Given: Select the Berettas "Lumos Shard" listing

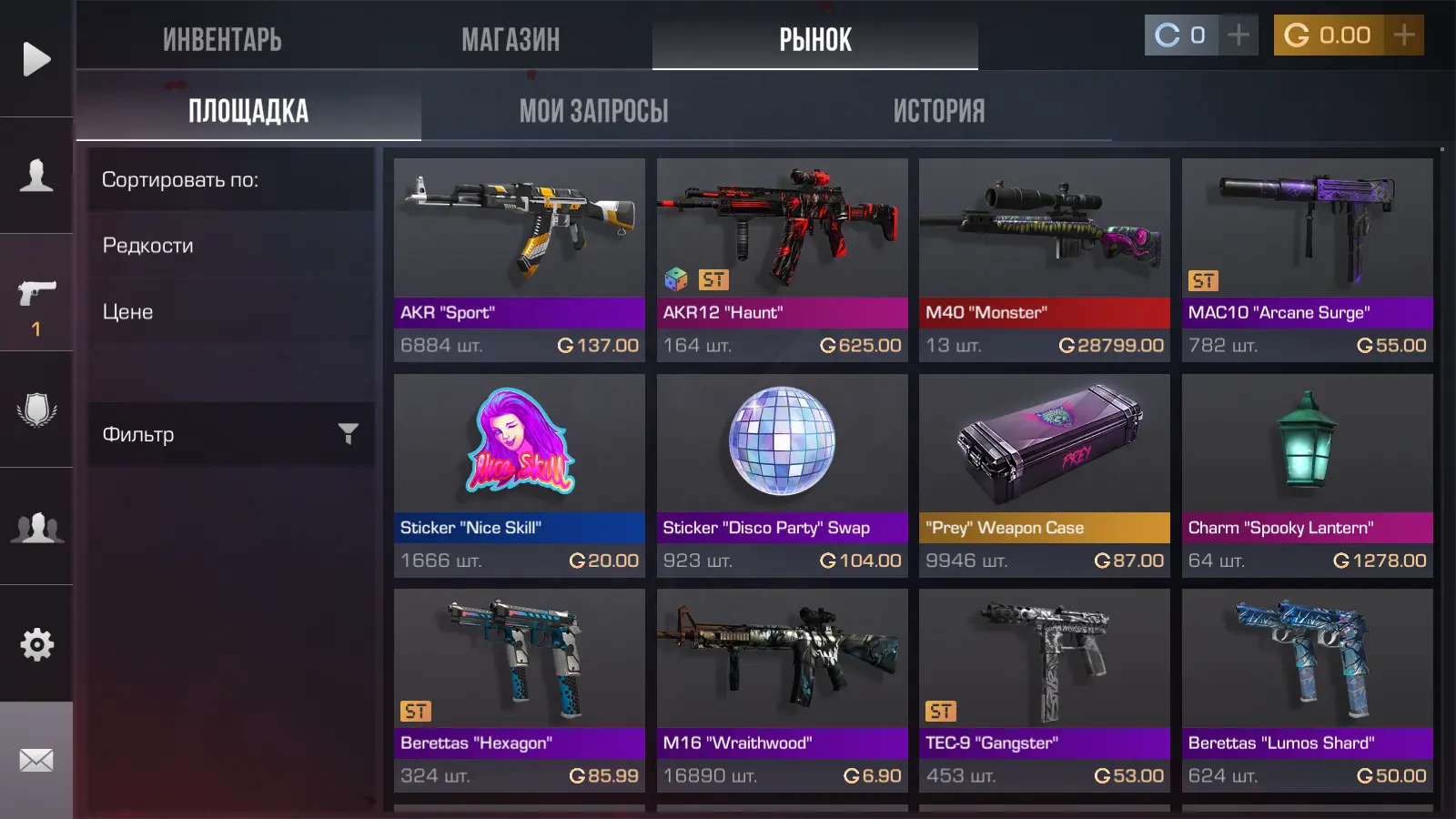Looking at the screenshot, I should [1307, 690].
